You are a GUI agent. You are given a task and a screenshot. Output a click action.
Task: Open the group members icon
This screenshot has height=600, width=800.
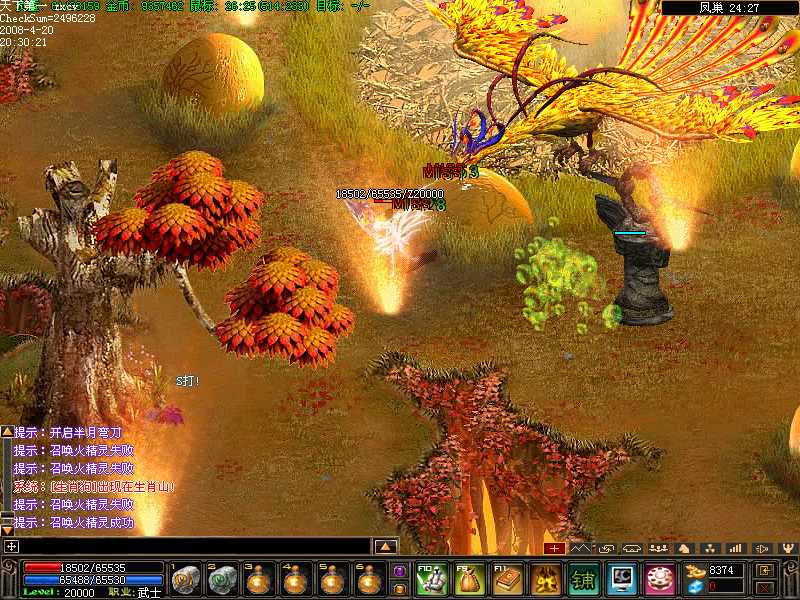[x=658, y=548]
